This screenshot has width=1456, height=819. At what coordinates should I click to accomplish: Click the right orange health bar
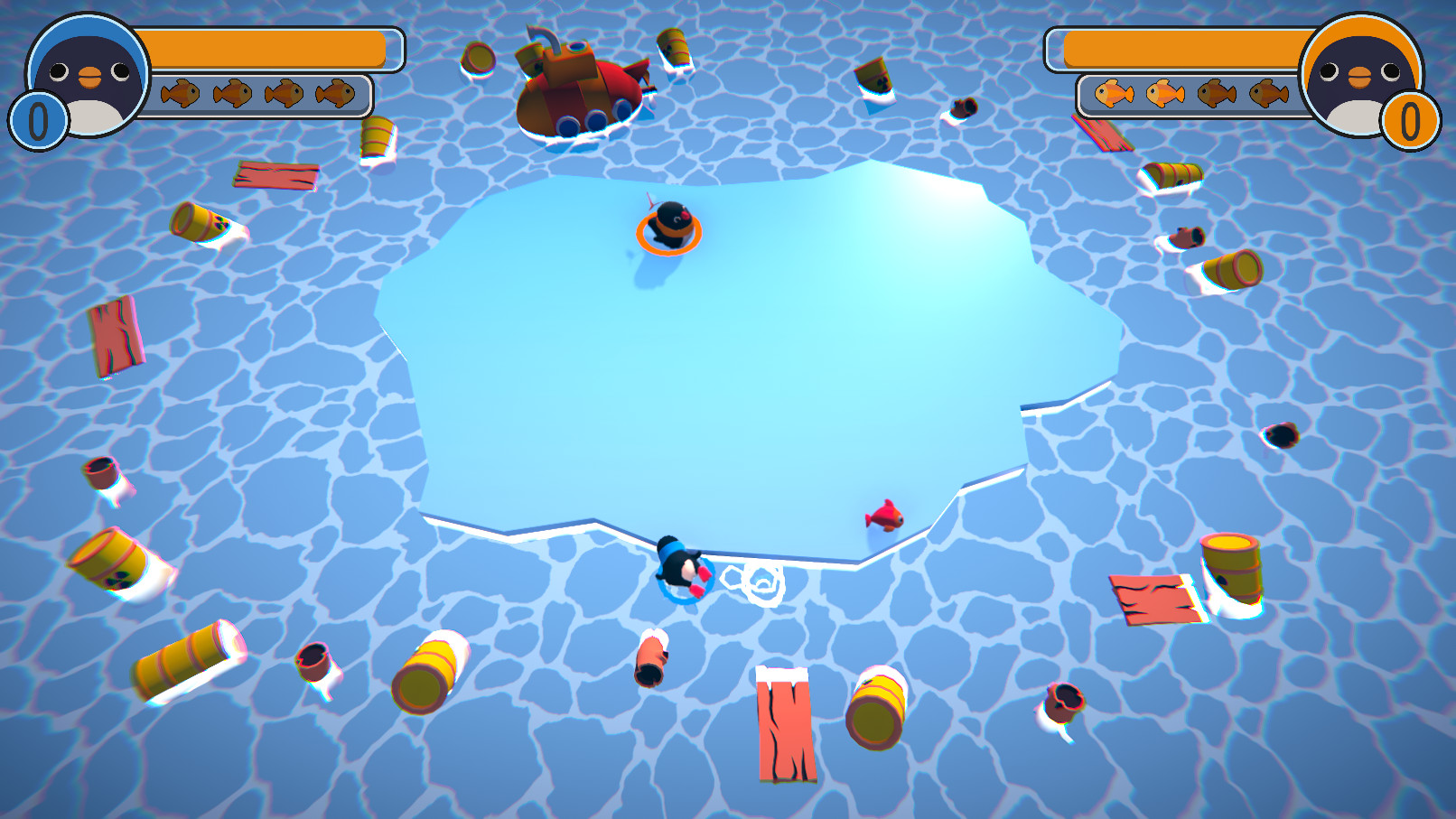coord(1183,50)
